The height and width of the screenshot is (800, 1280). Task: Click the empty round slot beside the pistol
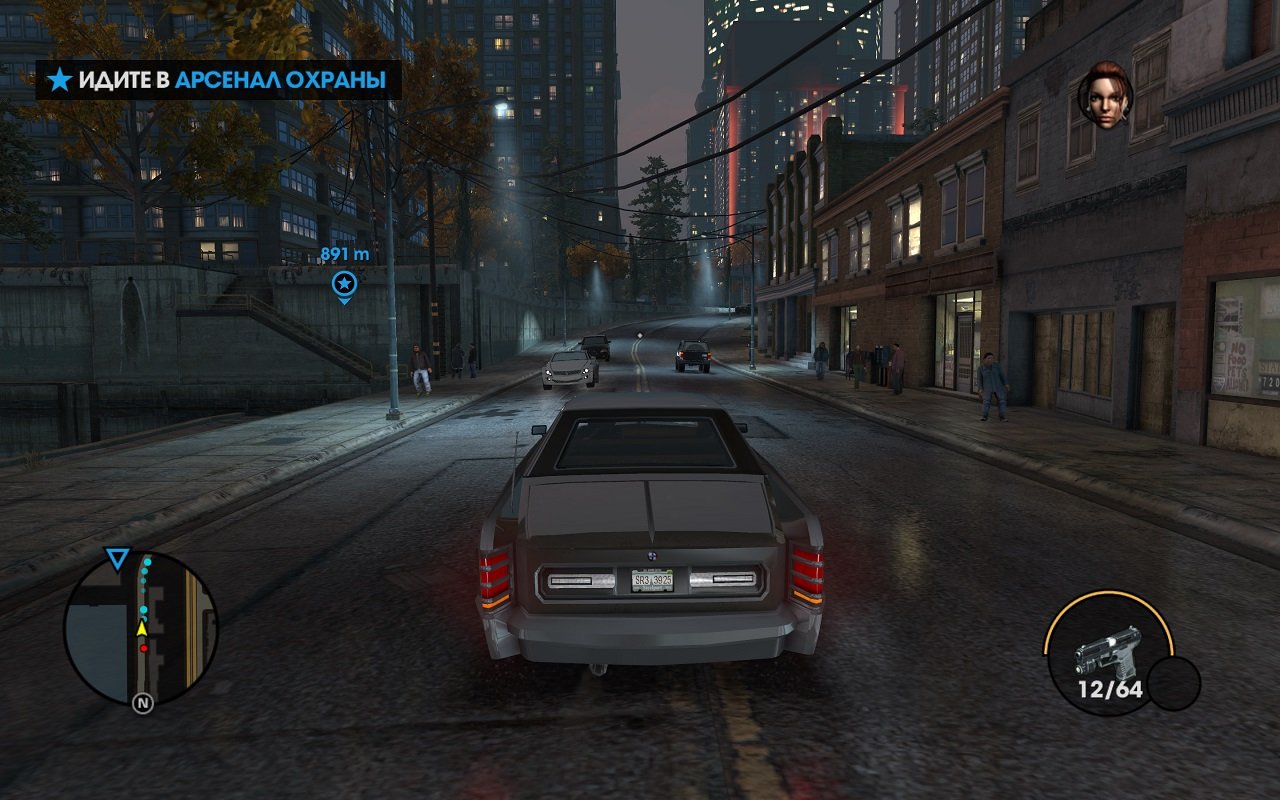pyautogui.click(x=1173, y=683)
